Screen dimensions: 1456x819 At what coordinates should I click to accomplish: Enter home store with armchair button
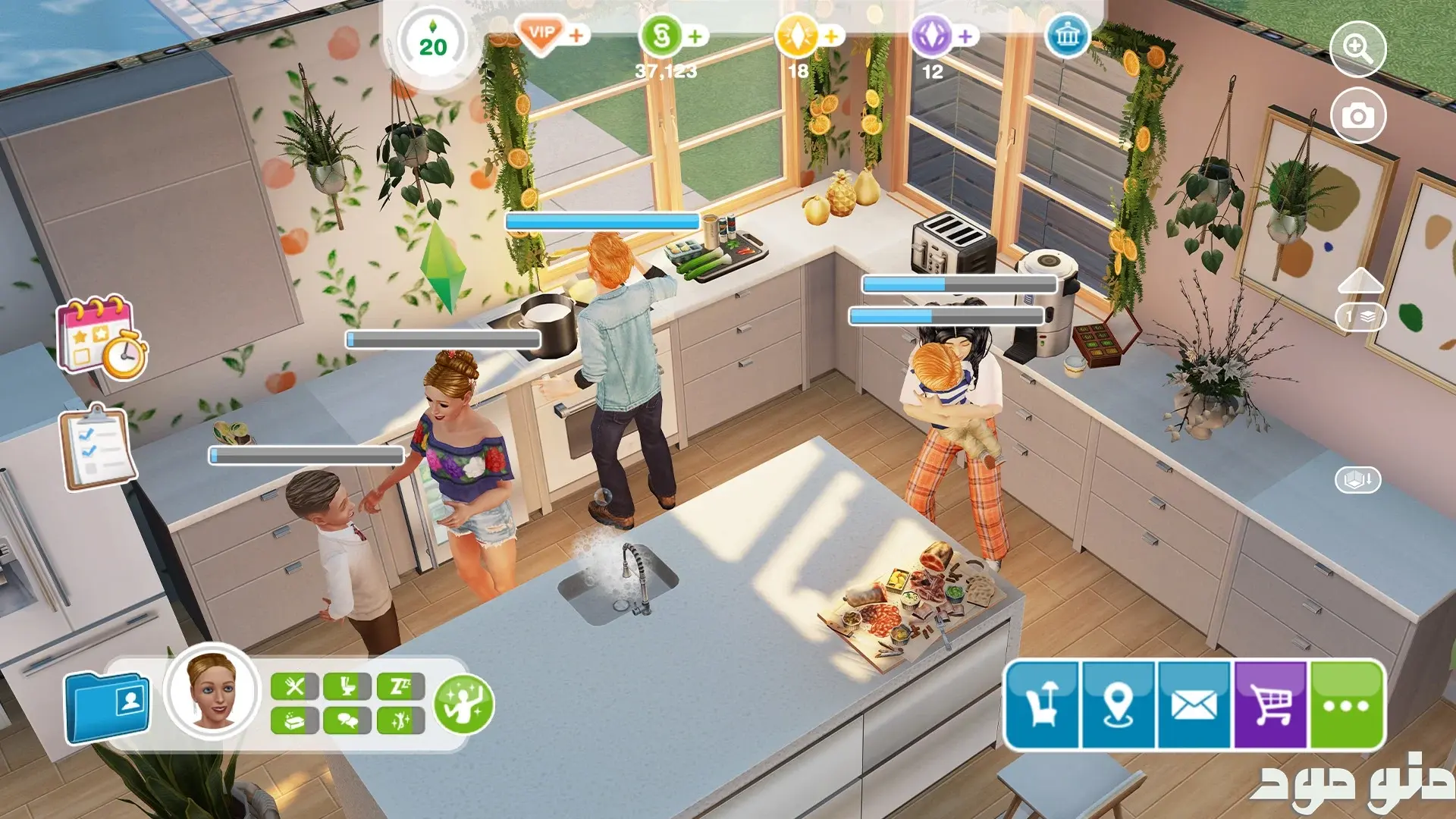pos(1042,704)
